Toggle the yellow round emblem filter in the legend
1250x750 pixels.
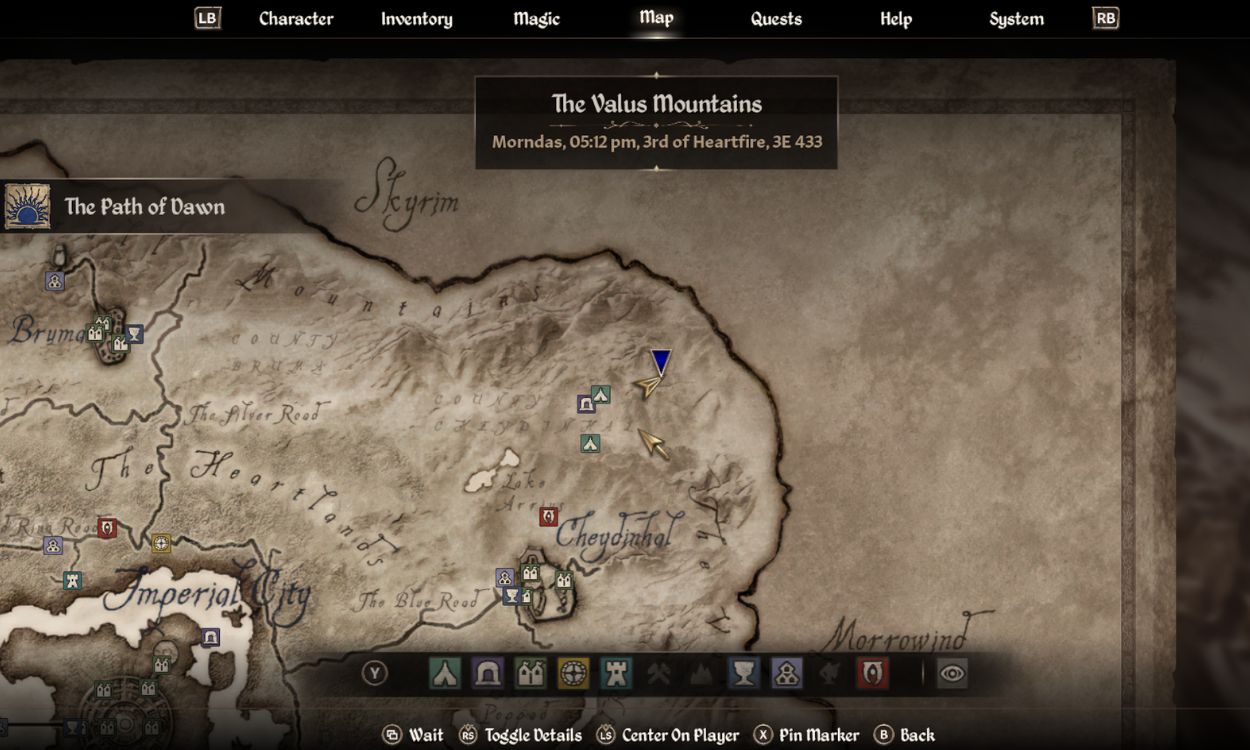point(573,673)
